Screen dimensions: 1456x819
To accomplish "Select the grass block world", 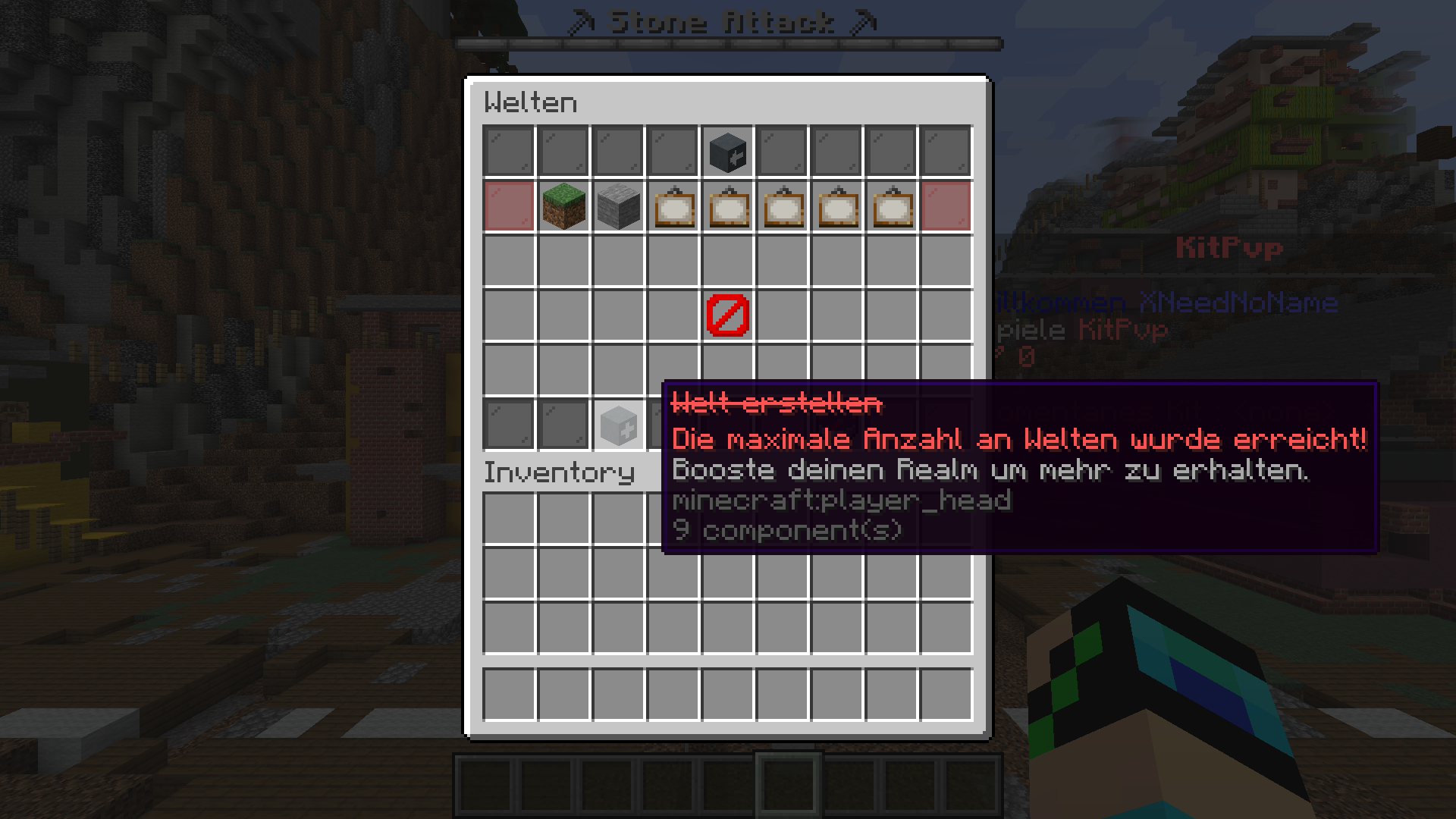I will pos(563,206).
